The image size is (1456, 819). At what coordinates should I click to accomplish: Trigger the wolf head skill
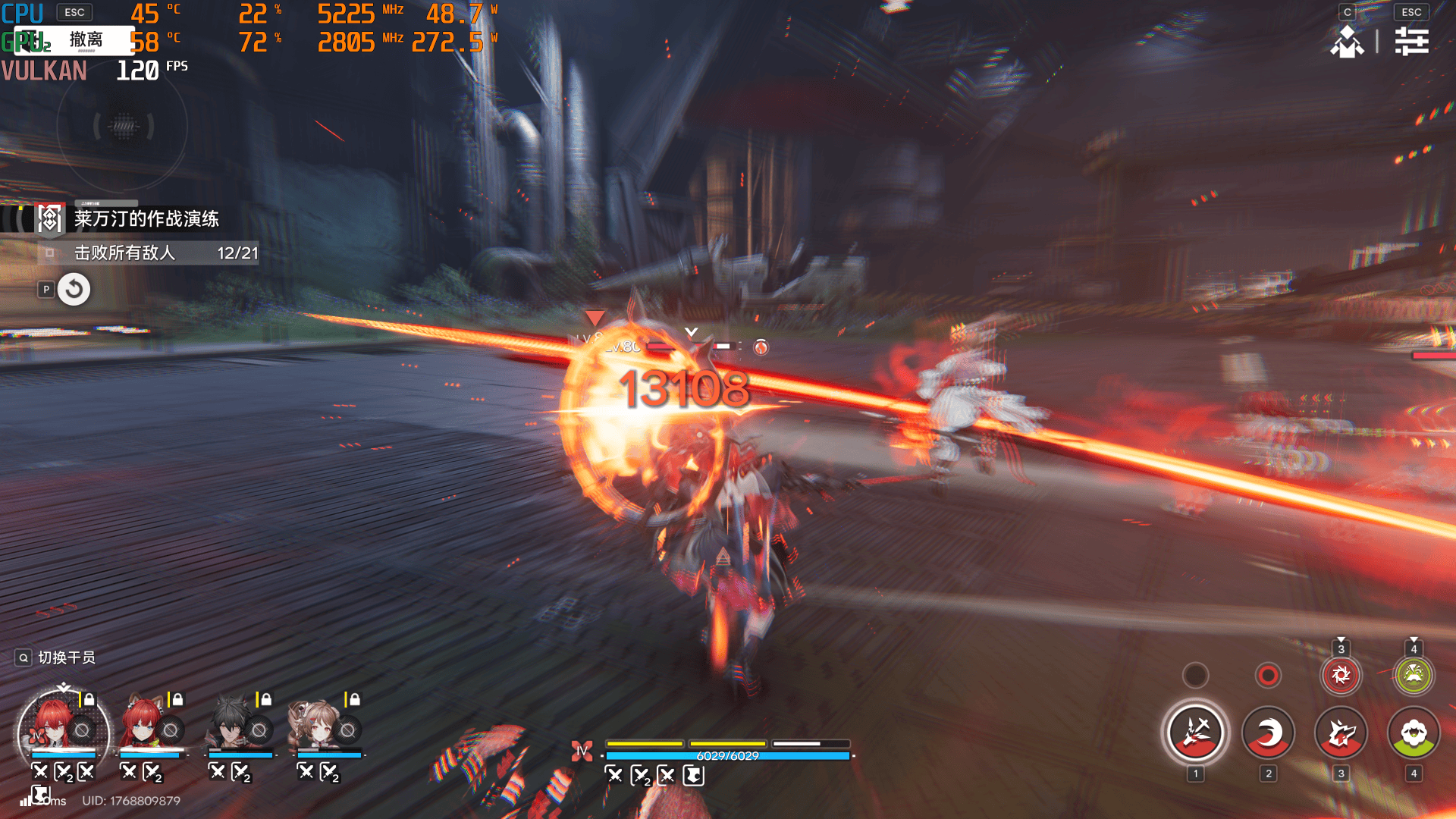pos(1341,733)
